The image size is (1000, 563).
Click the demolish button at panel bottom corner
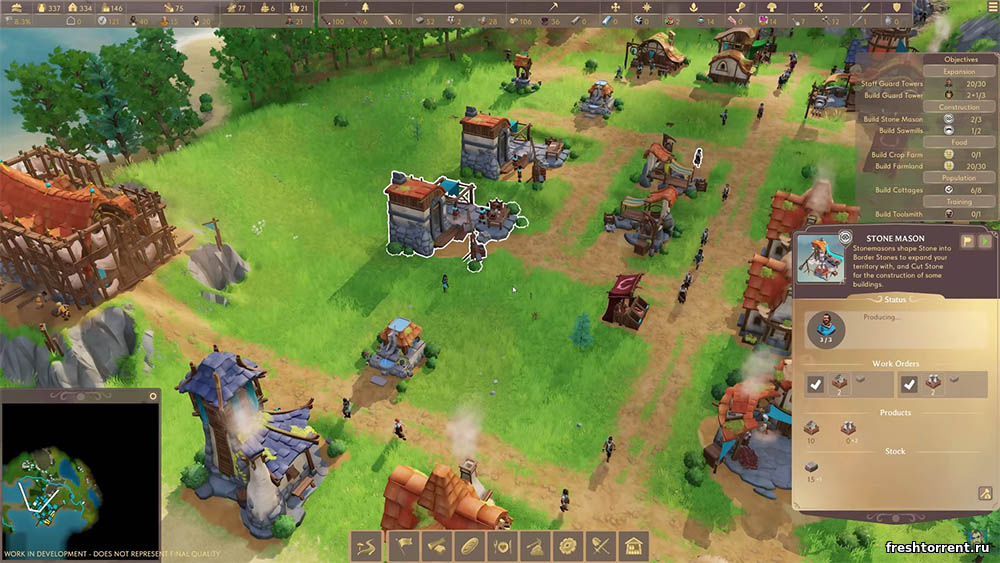point(985,493)
